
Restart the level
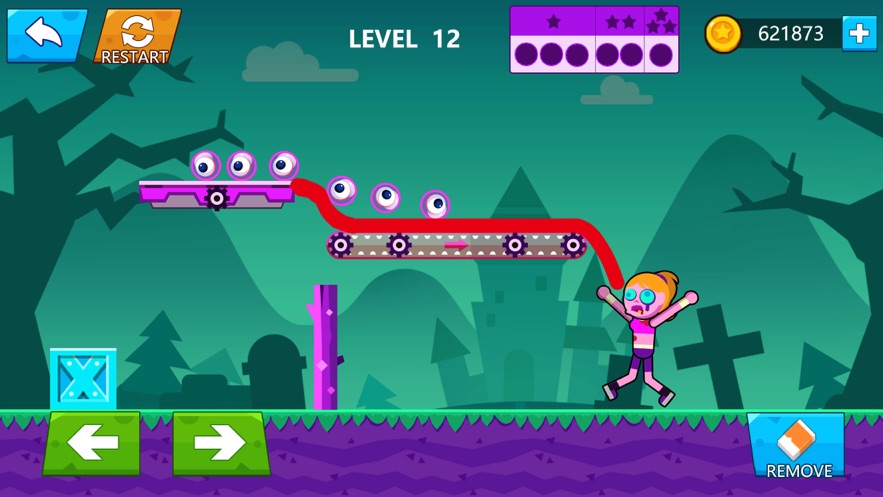click(137, 37)
